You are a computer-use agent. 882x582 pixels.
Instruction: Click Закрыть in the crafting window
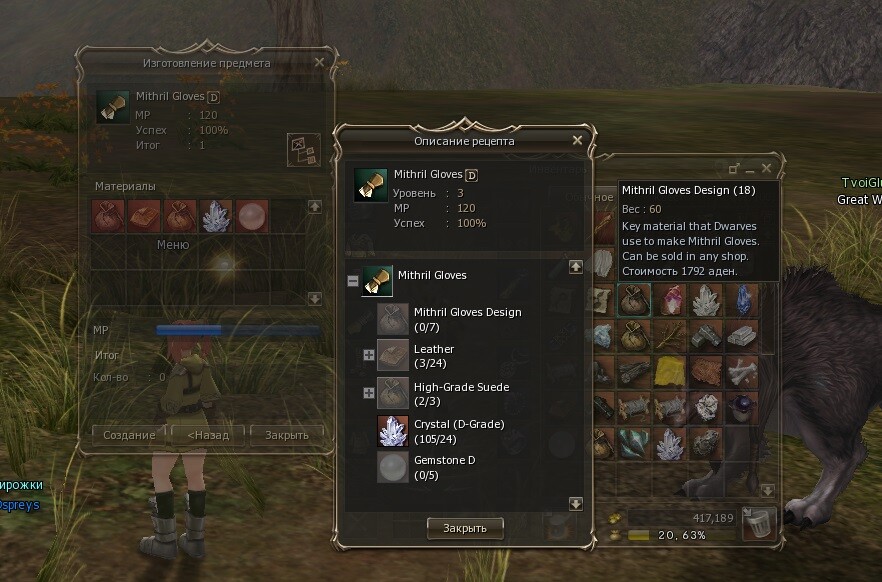tap(287, 435)
